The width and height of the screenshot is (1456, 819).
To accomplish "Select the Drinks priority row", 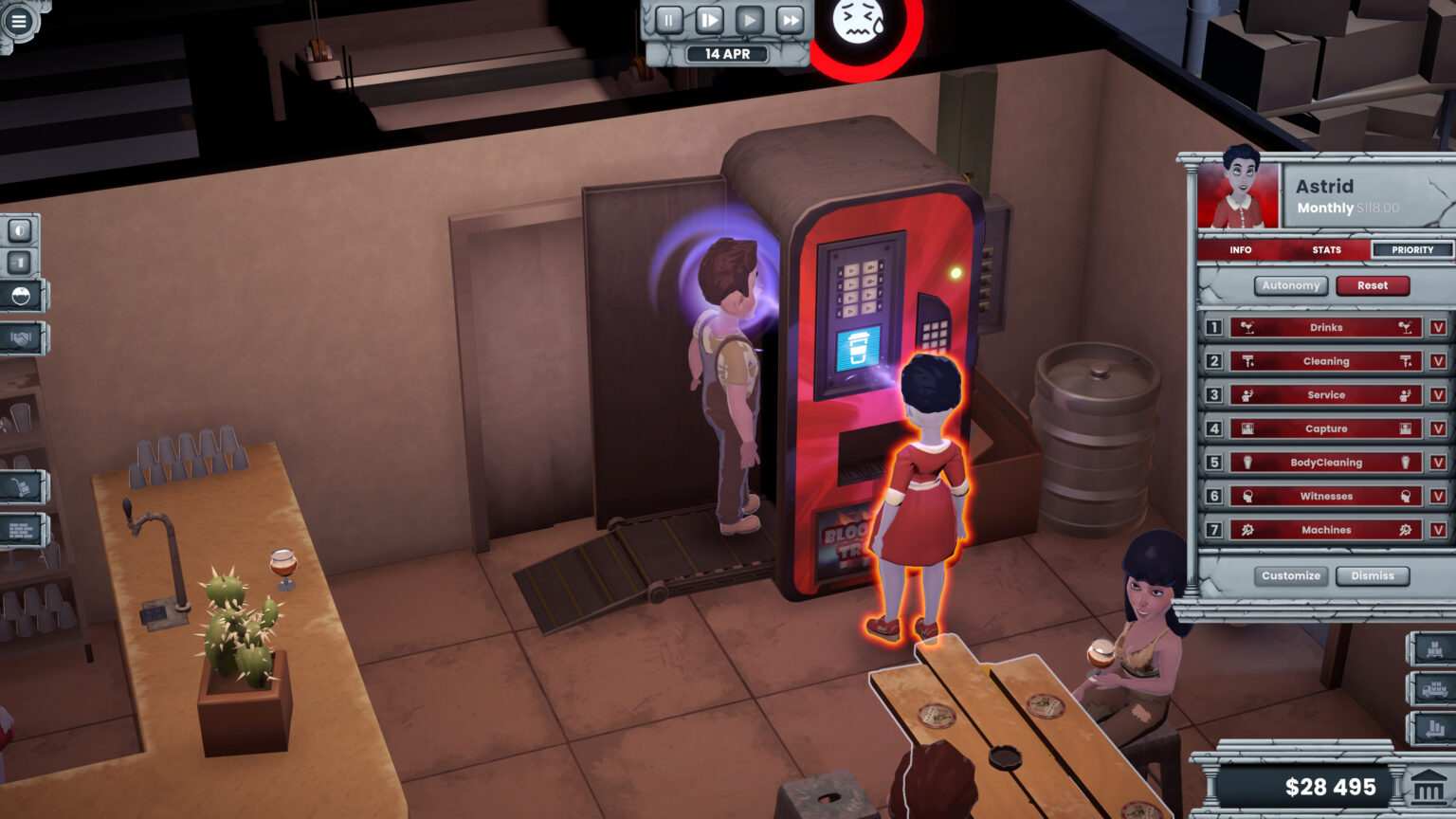I will pyautogui.click(x=1325, y=328).
